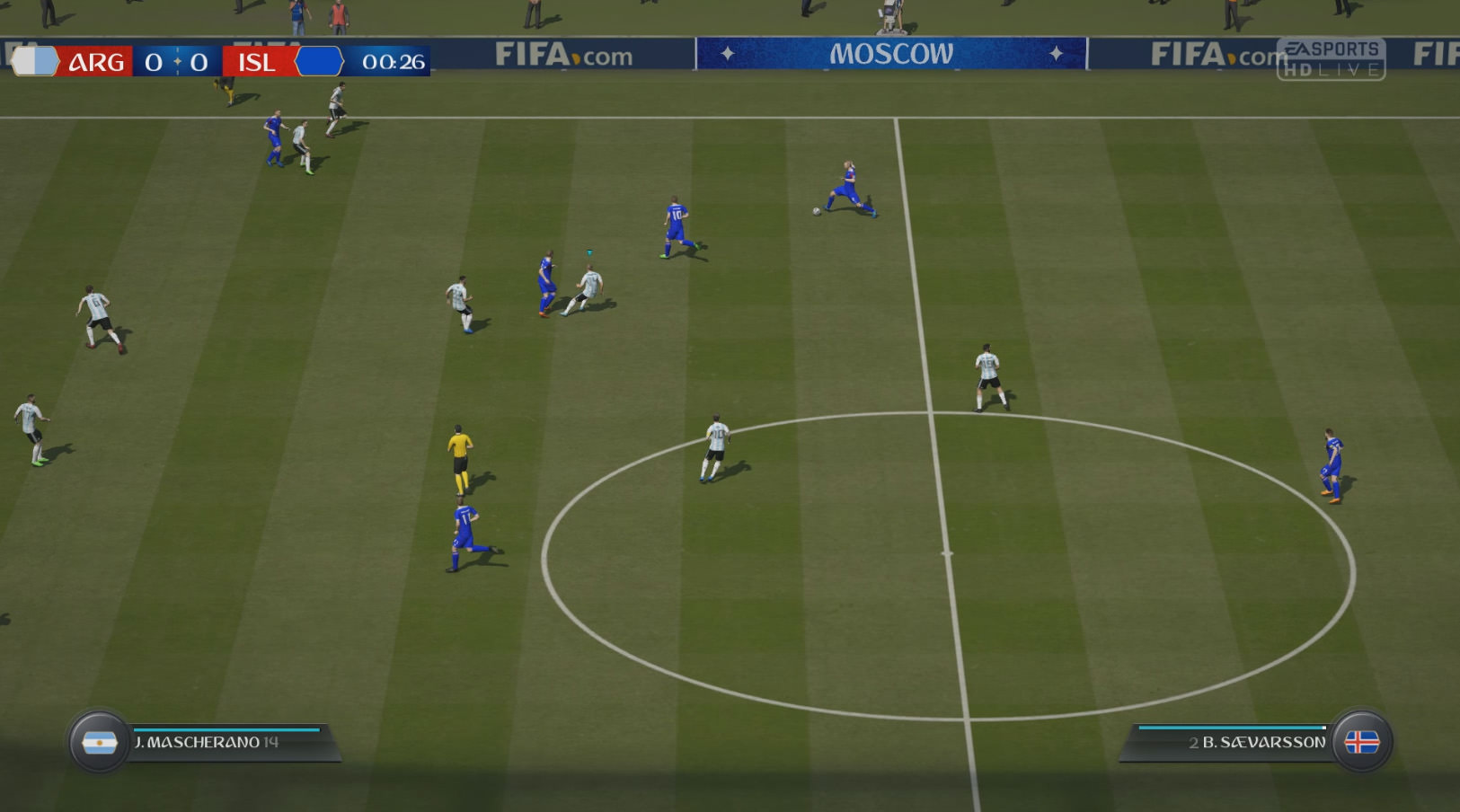The image size is (1460, 812).
Task: Click the Iceland flag badge beside B. Sævarsson
Action: pos(1361,742)
